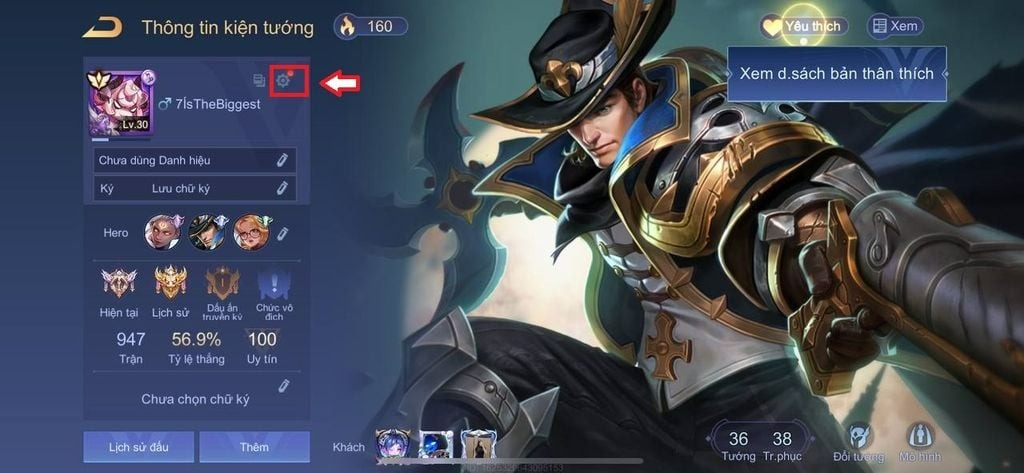Open the 'Tướng' and 'Tr.phục' collection counter
This screenshot has height=473, width=1024.
pos(760,446)
